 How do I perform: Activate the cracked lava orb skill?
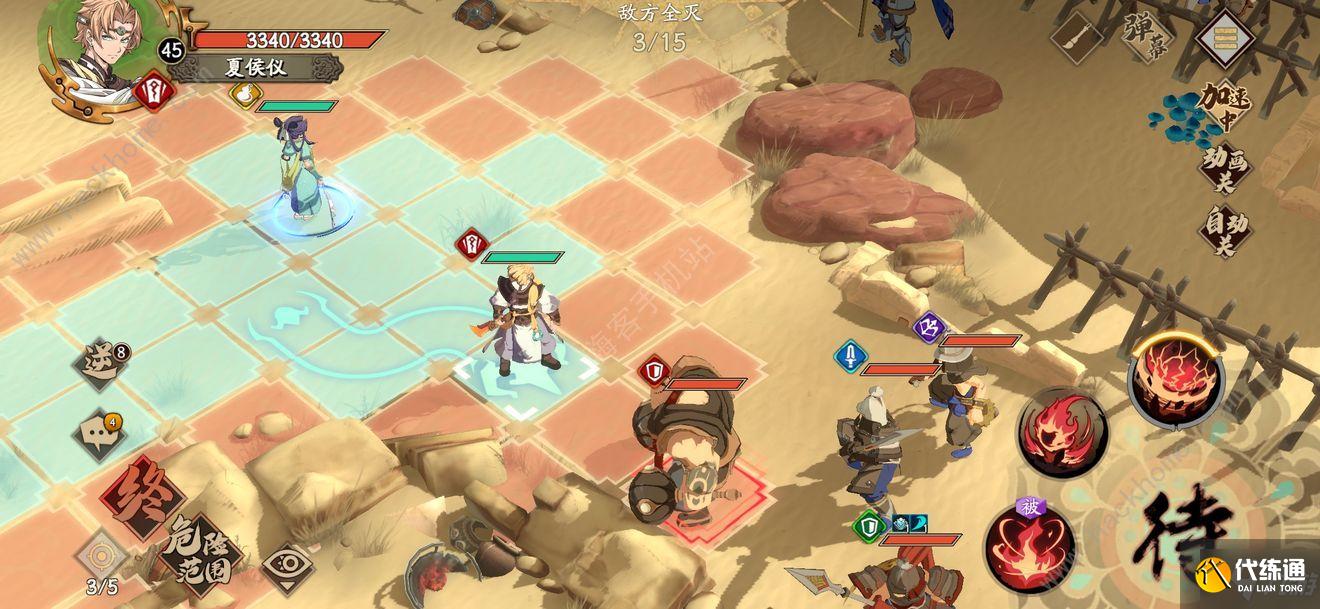click(1176, 379)
